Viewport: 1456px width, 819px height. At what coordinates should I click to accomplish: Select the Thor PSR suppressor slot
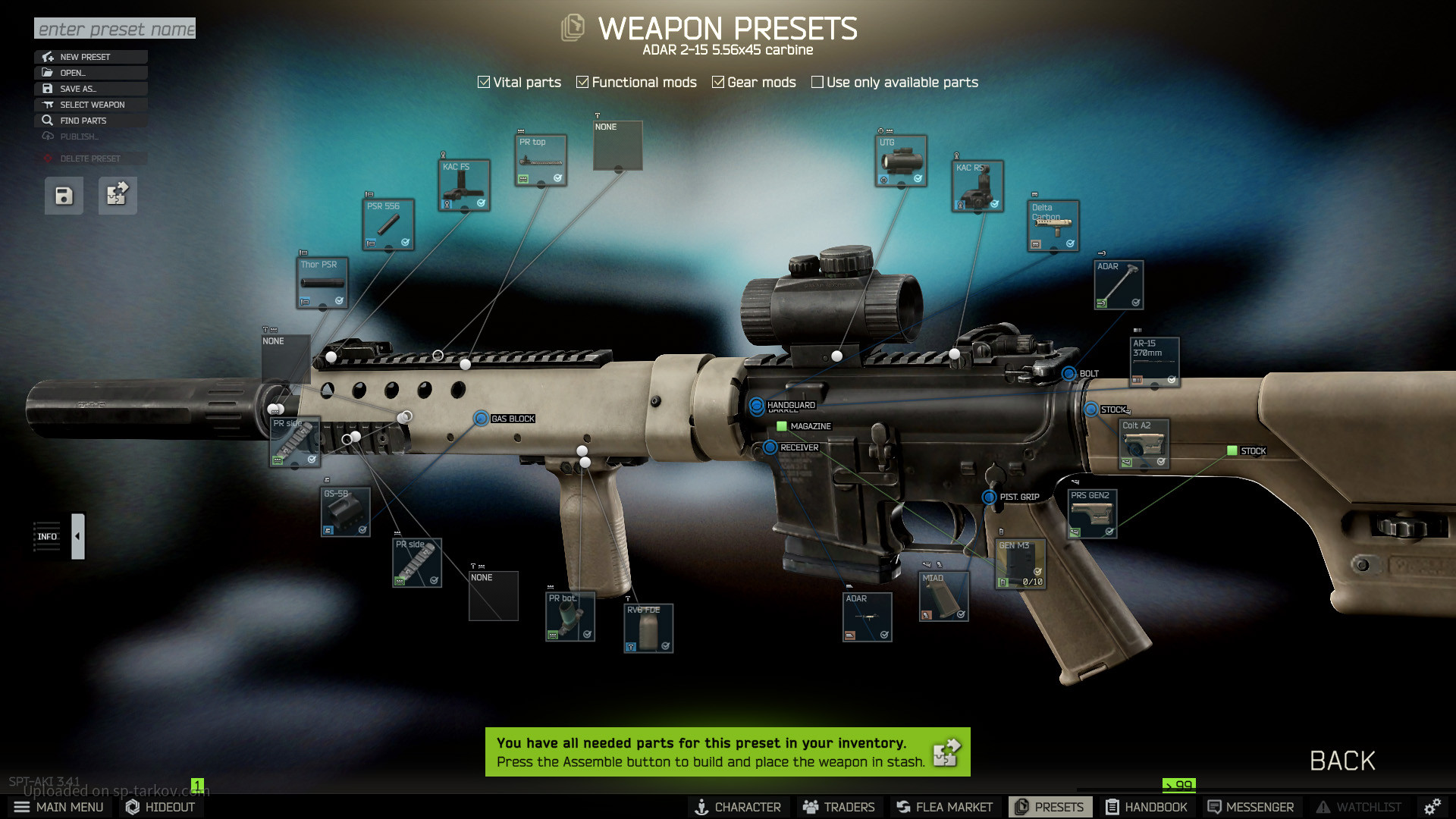pyautogui.click(x=322, y=283)
